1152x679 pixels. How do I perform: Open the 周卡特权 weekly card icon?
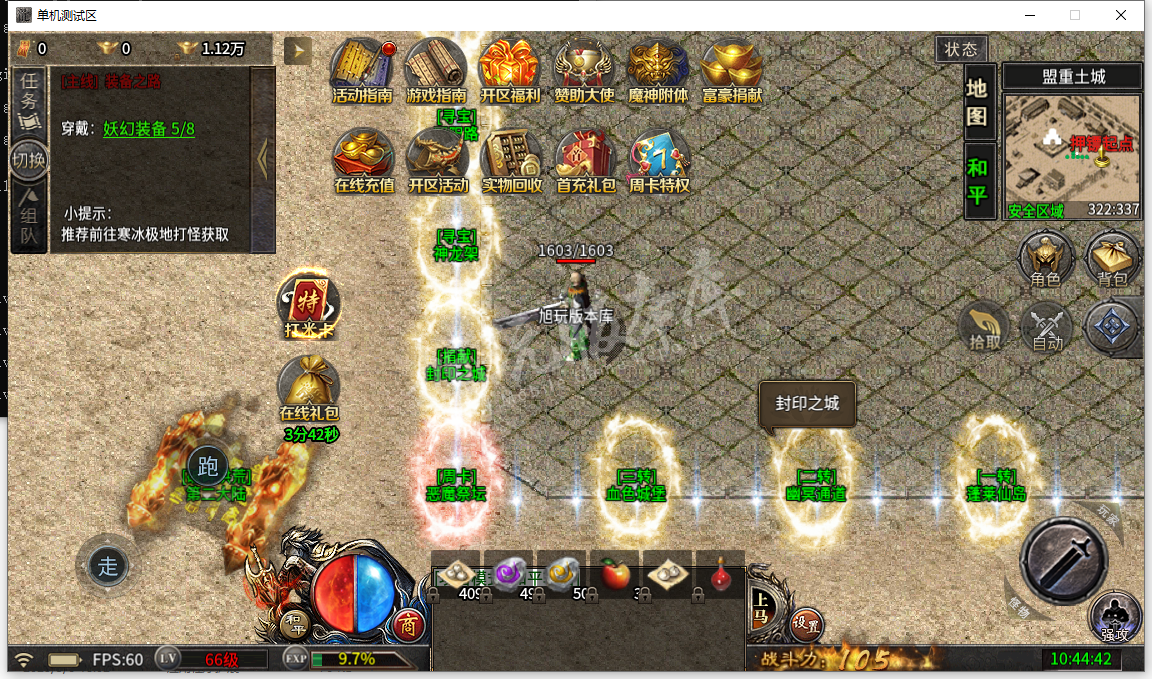658,160
